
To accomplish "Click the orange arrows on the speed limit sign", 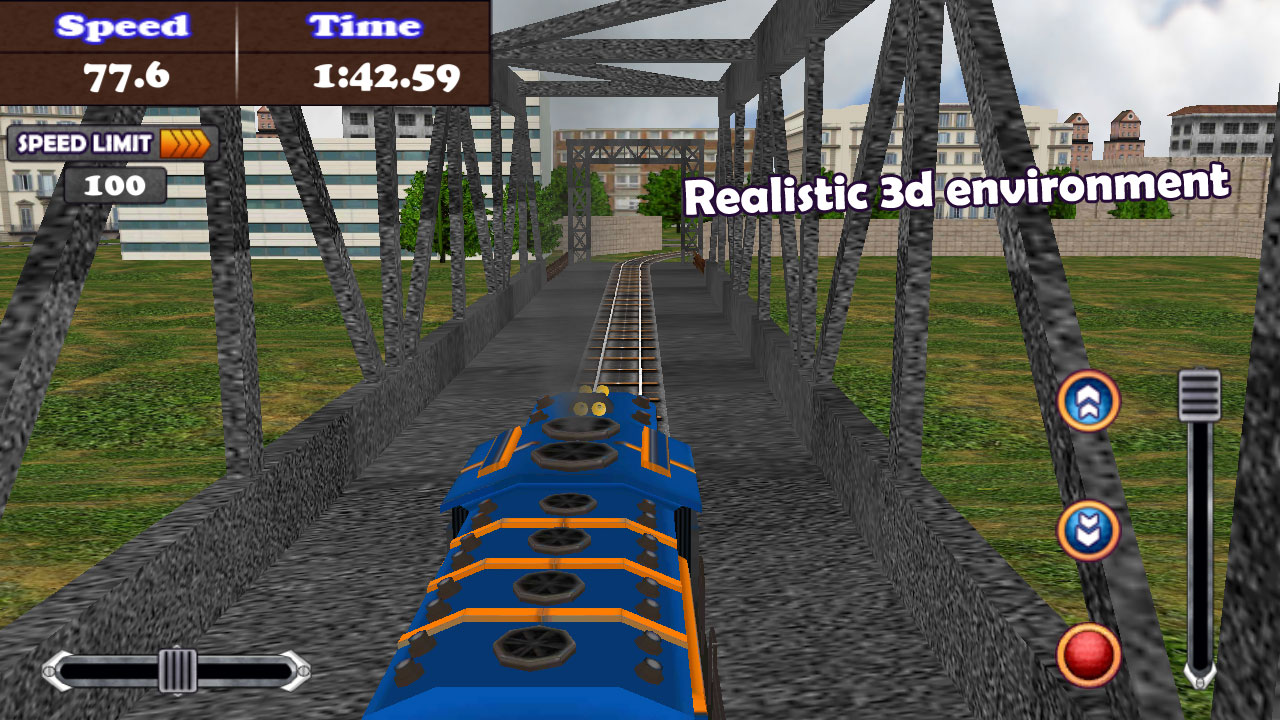I will 185,144.
